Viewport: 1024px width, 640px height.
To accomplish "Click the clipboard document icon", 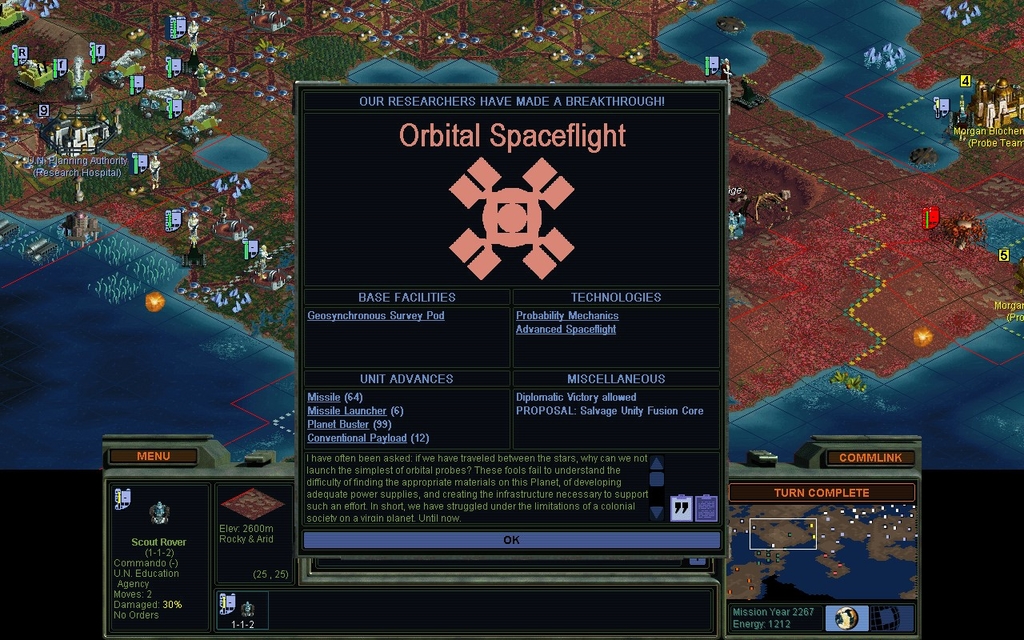I will tap(706, 508).
